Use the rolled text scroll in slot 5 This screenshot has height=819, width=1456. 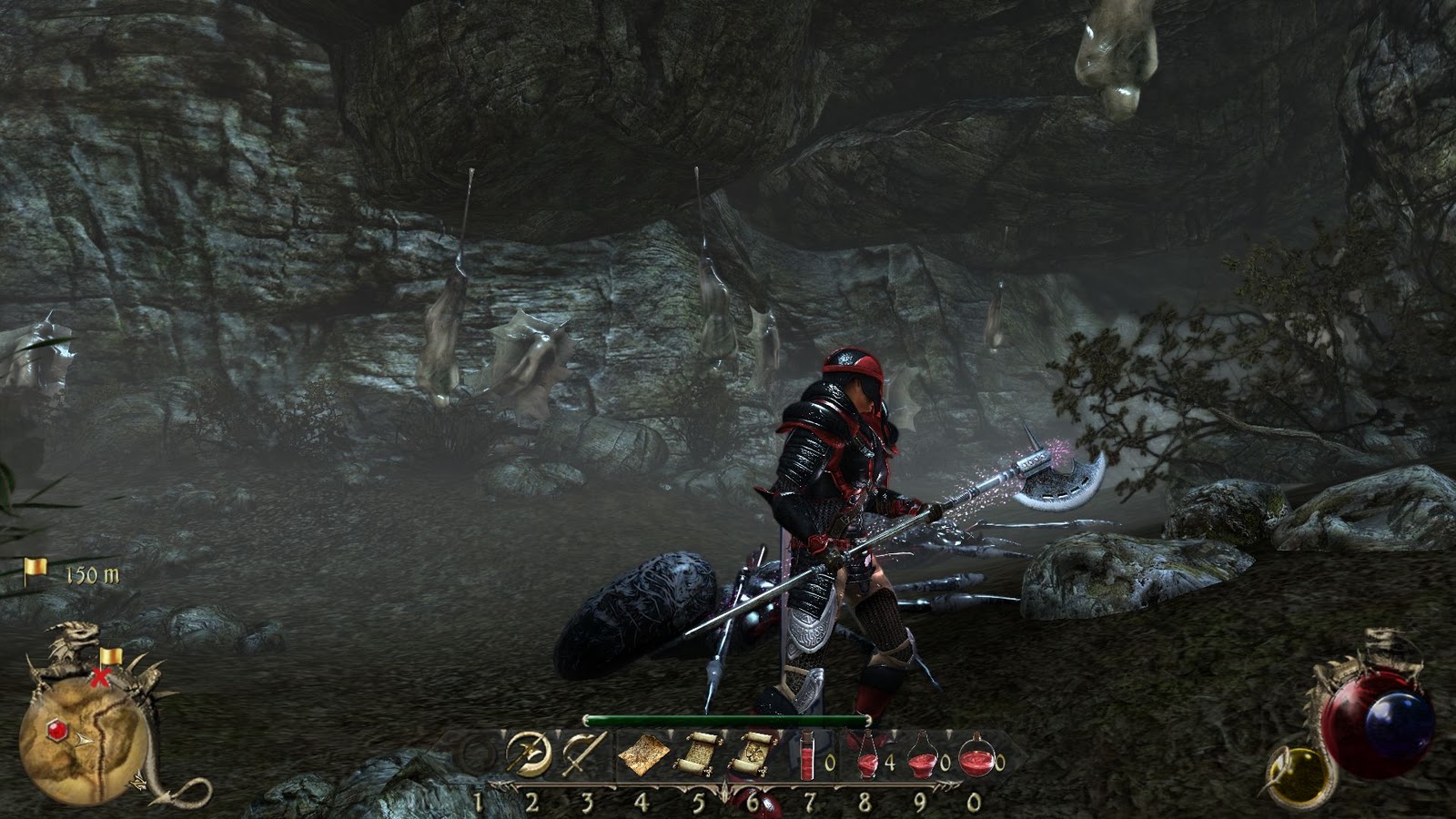[698, 753]
